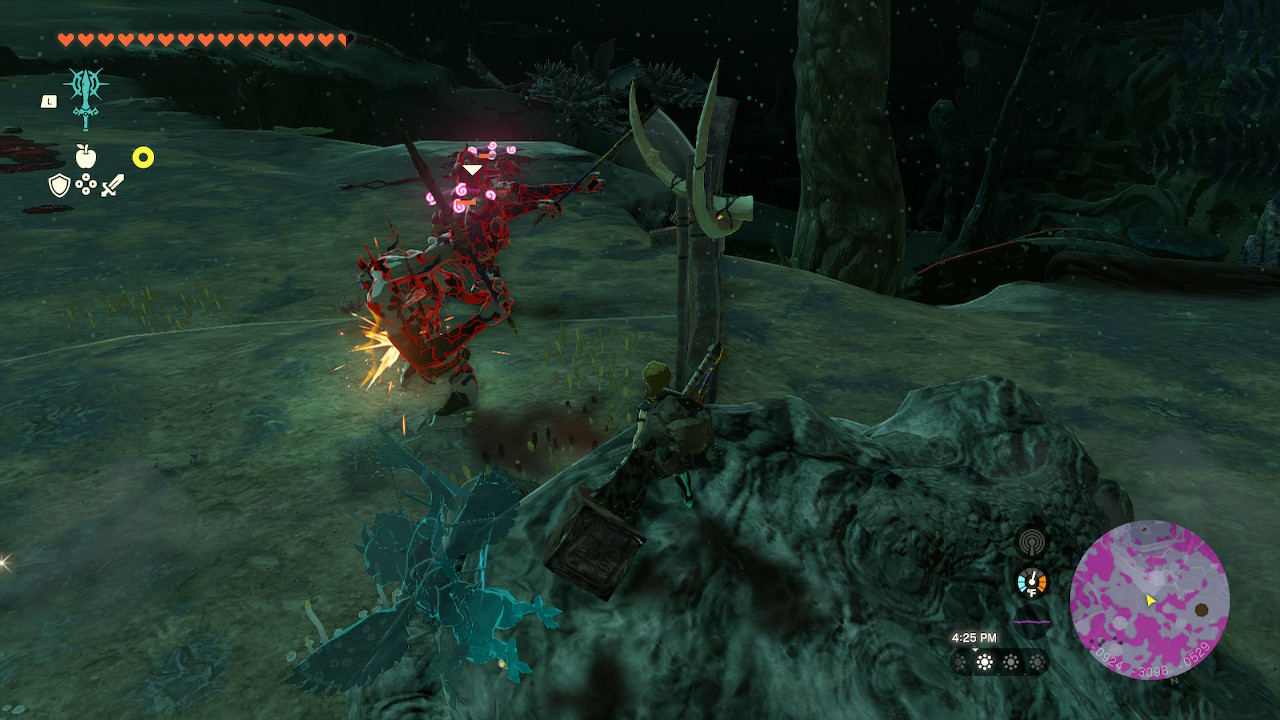Click the white triangle above weather icons
The height and width of the screenshot is (720, 1280).
975,649
